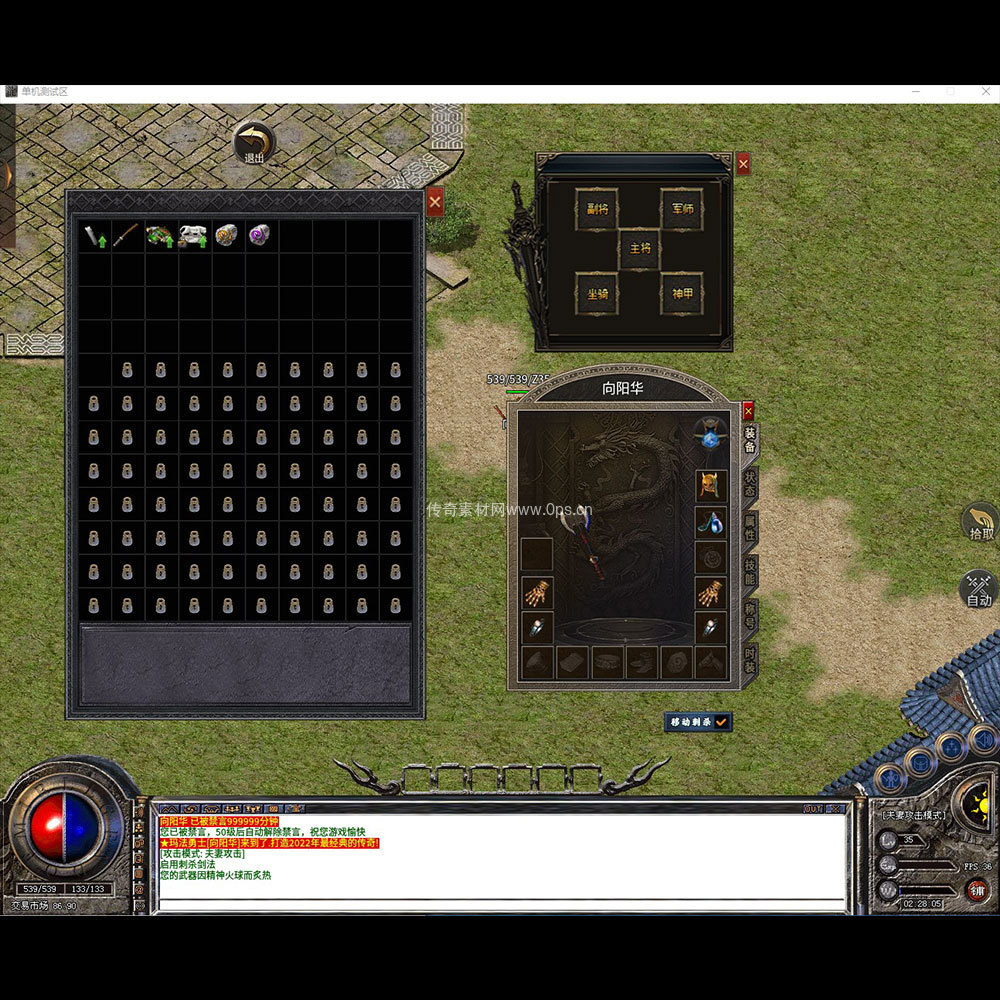Image resolution: width=1000 pixels, height=1000 pixels.
Task: Choose the 军师 slot
Action: point(681,210)
